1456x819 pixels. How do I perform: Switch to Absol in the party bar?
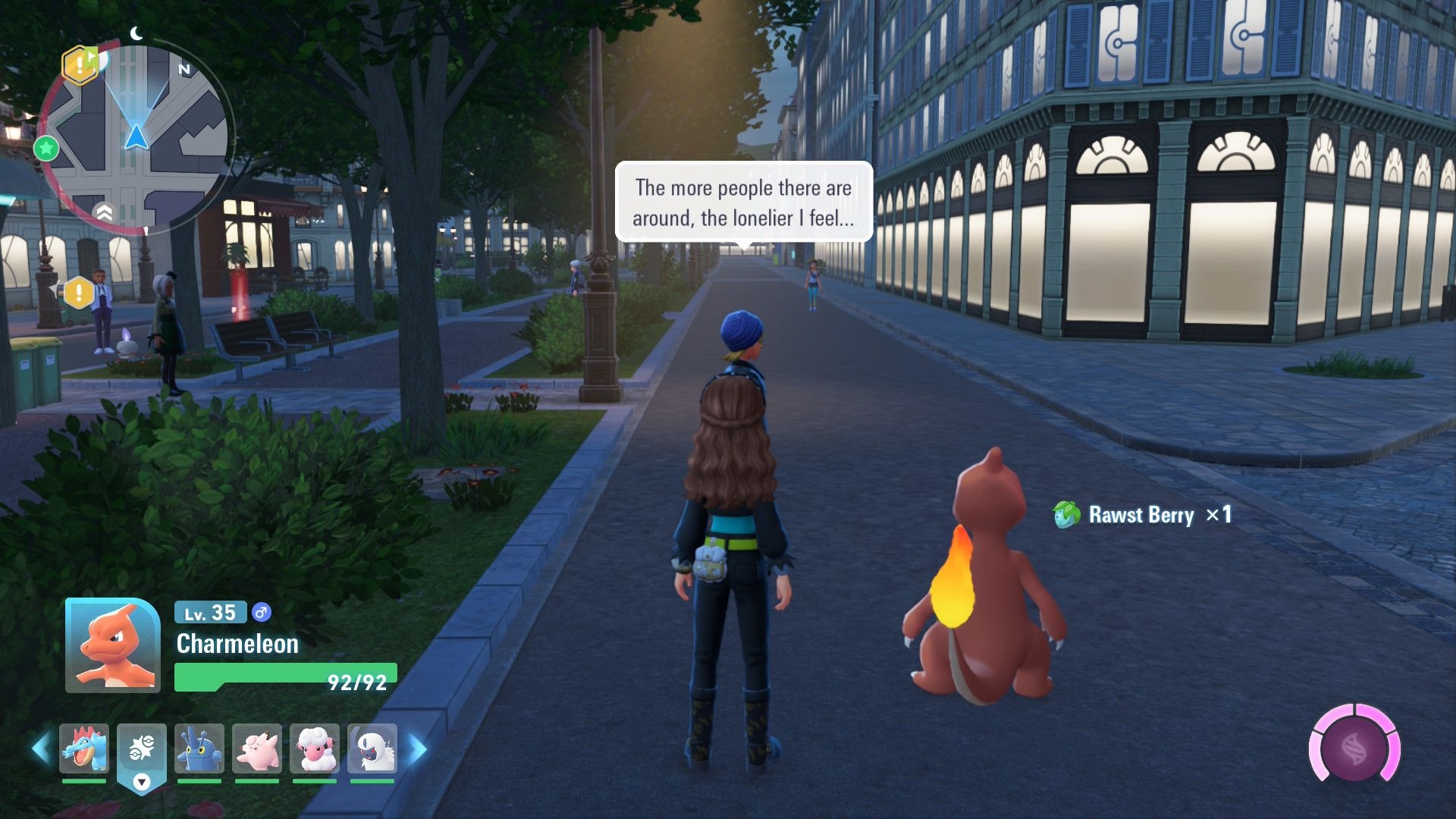pos(372,749)
